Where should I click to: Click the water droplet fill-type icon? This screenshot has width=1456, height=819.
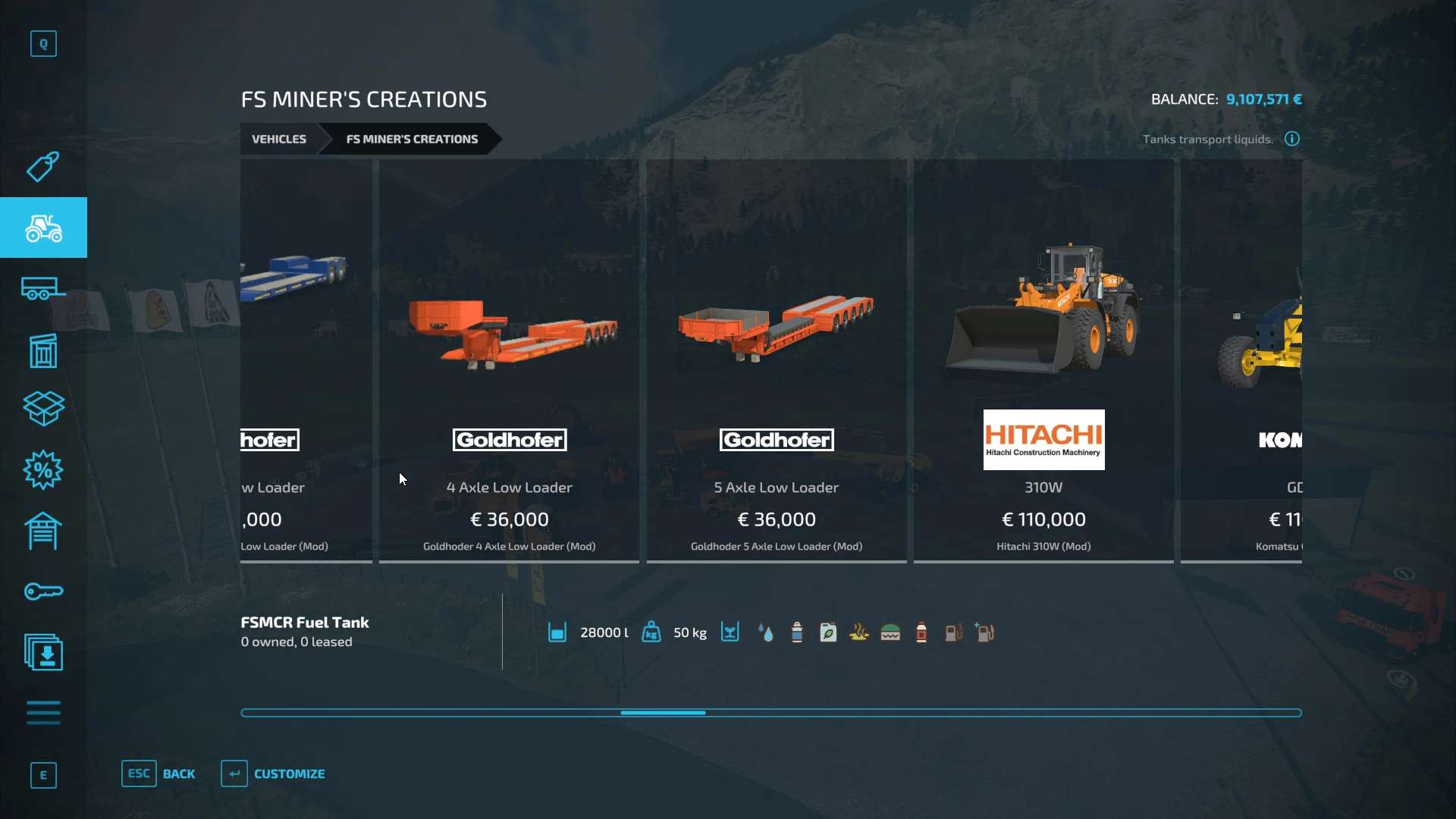[x=766, y=632]
